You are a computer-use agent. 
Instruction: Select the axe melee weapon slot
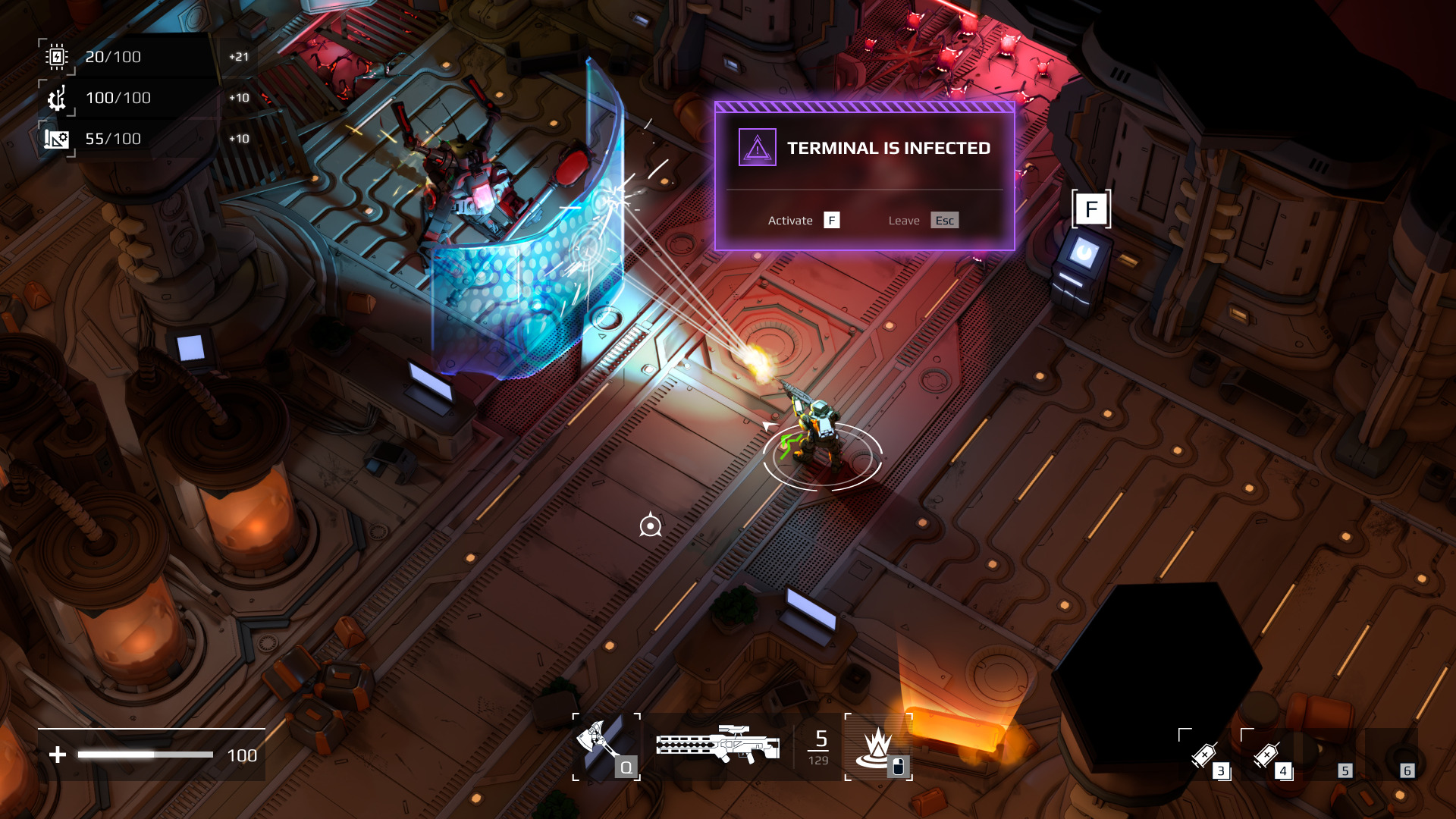(605, 747)
